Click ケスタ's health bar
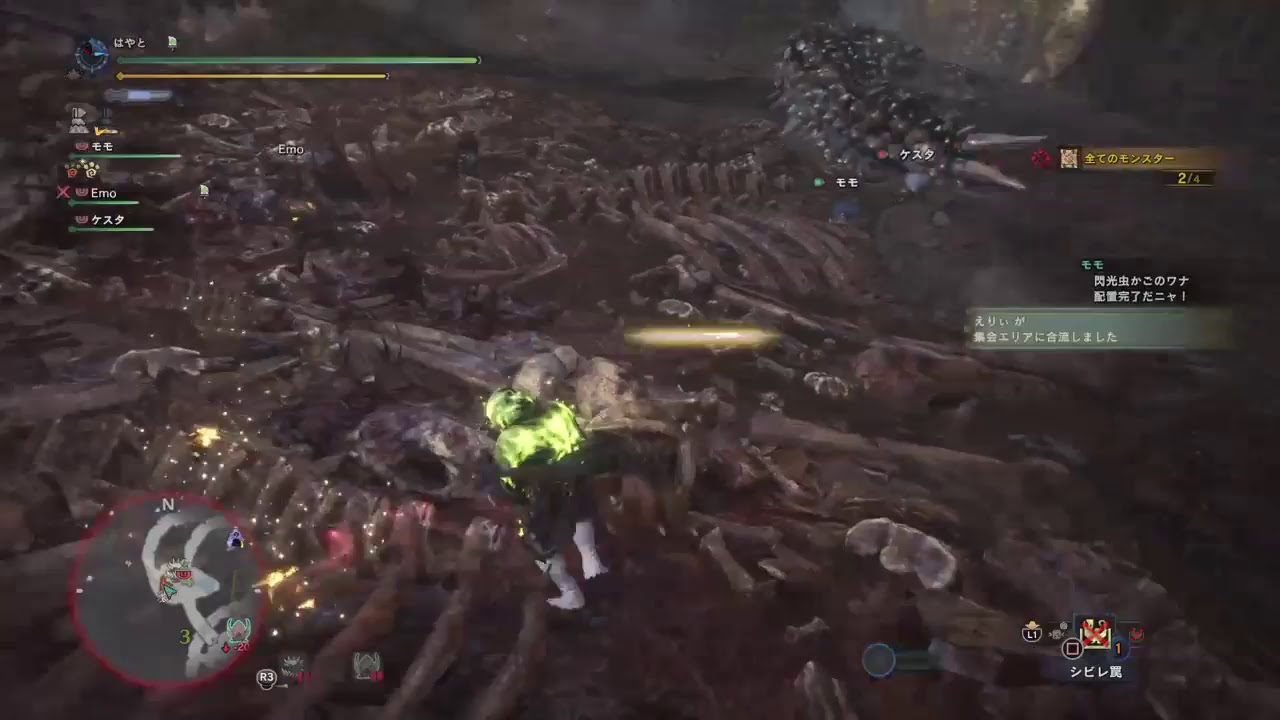This screenshot has height=720, width=1280. pos(110,231)
